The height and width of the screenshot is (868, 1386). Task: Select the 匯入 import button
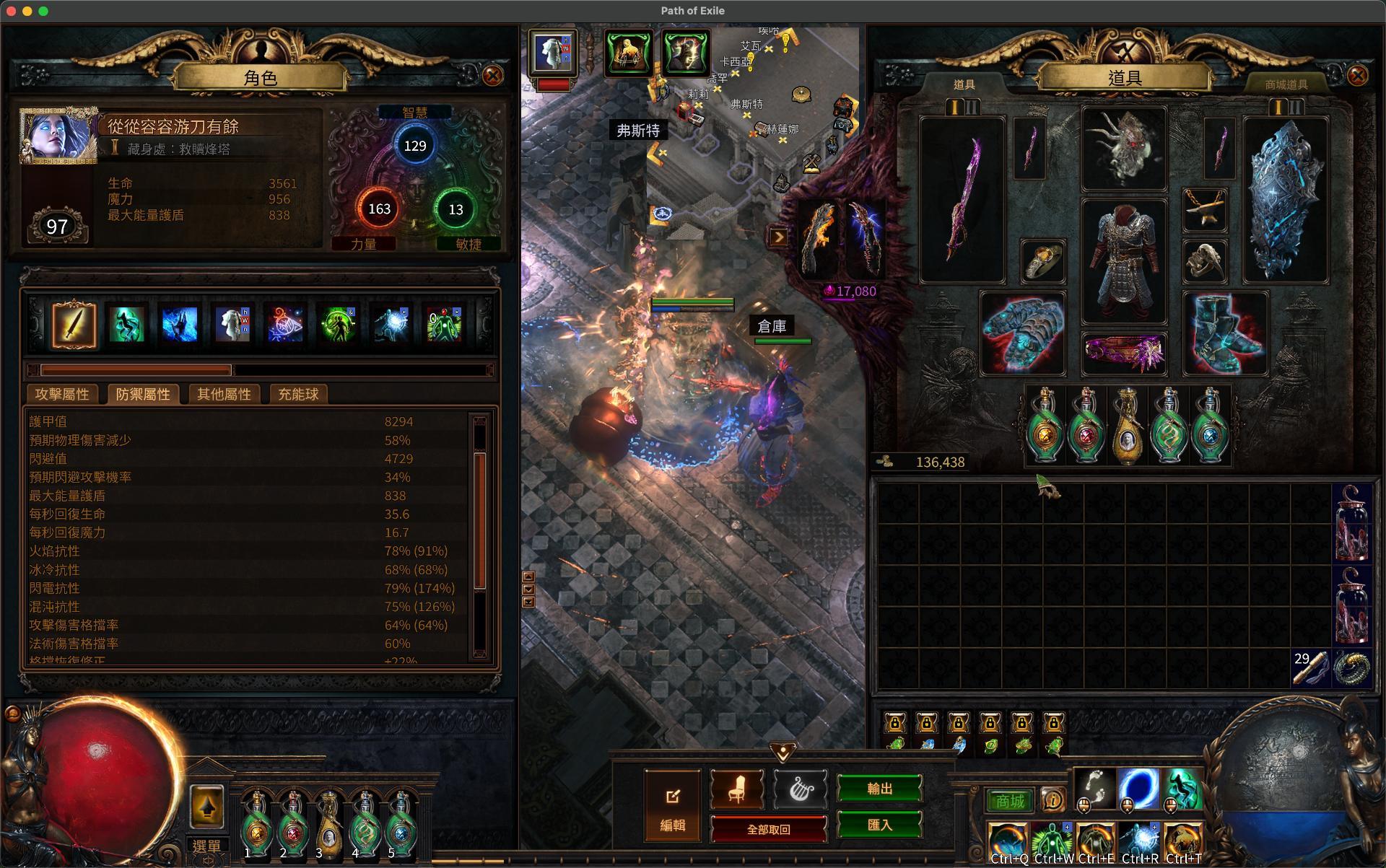click(x=879, y=825)
